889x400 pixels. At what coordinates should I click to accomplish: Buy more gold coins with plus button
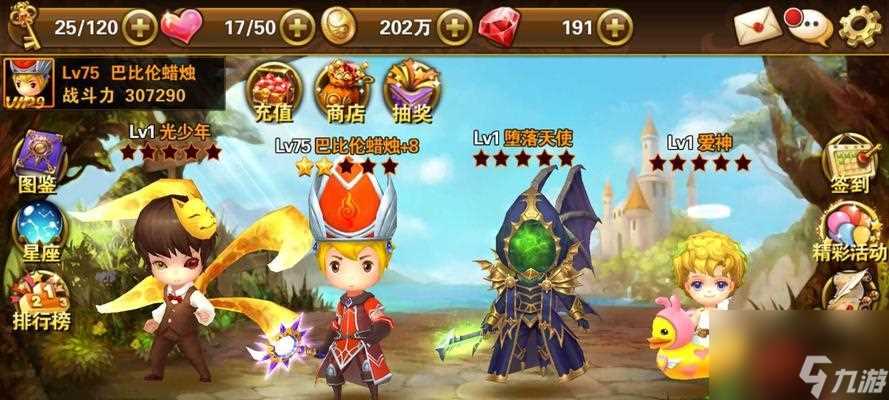455,26
